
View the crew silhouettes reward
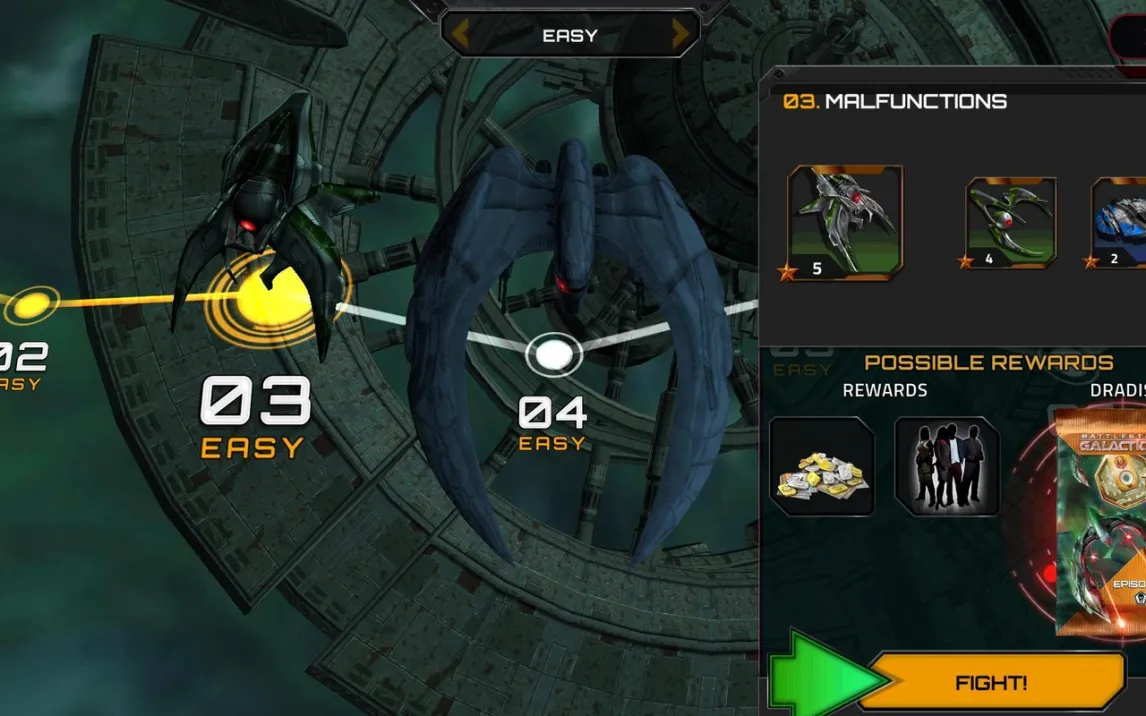[946, 467]
